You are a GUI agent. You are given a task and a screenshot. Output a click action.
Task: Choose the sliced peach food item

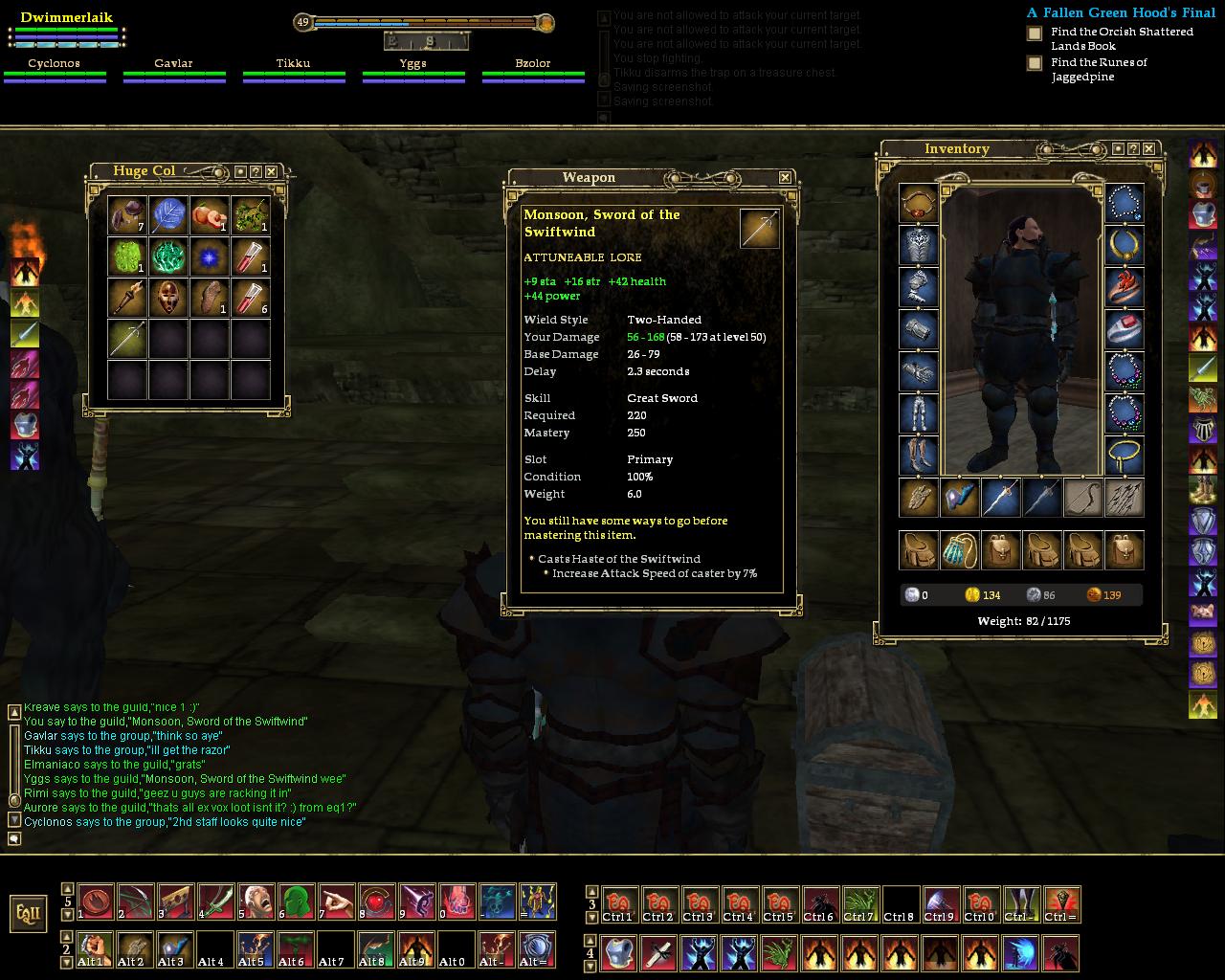210,215
